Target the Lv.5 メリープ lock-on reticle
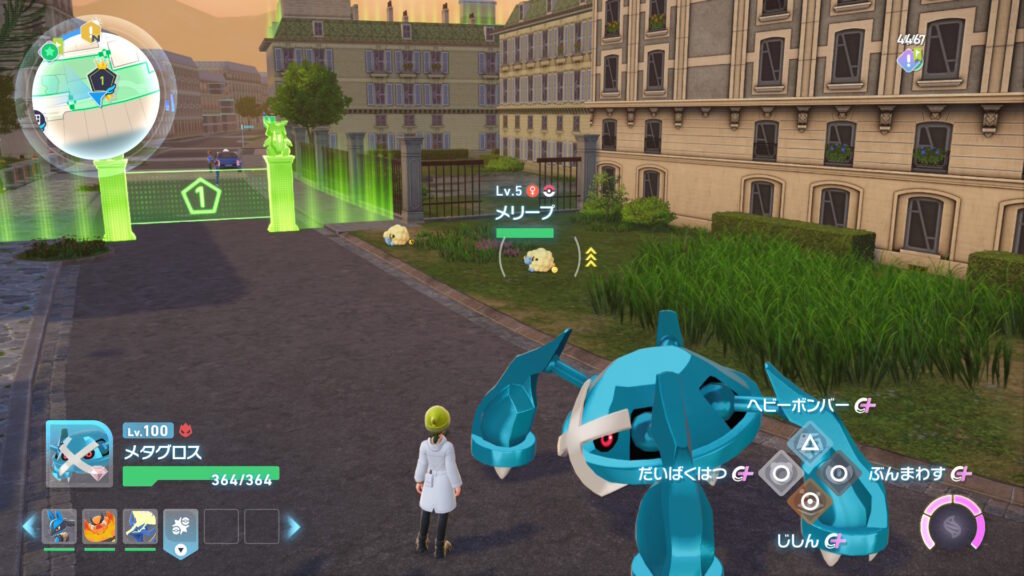This screenshot has width=1024, height=576. (x=541, y=257)
